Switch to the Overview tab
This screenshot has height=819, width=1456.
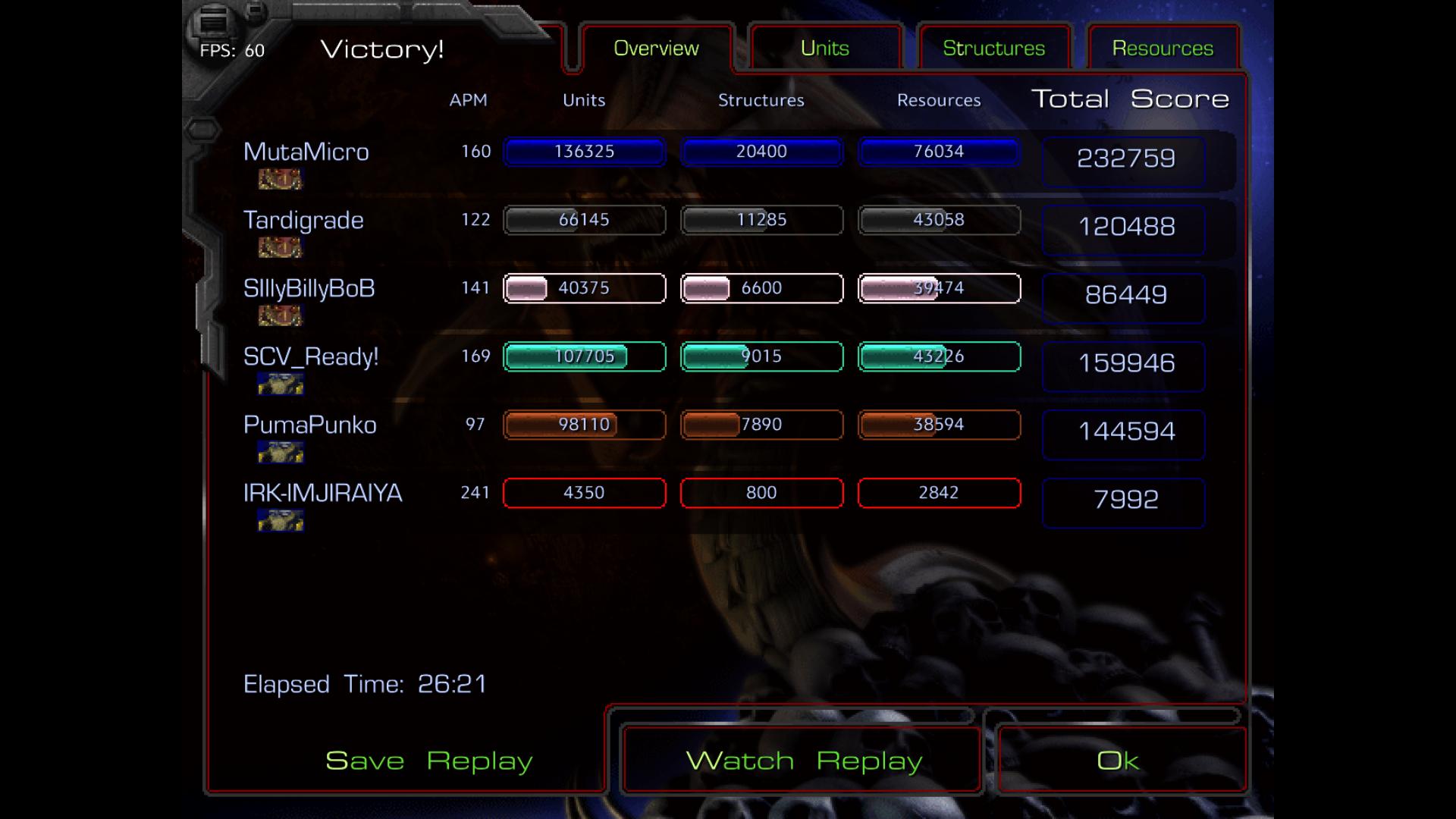[656, 49]
